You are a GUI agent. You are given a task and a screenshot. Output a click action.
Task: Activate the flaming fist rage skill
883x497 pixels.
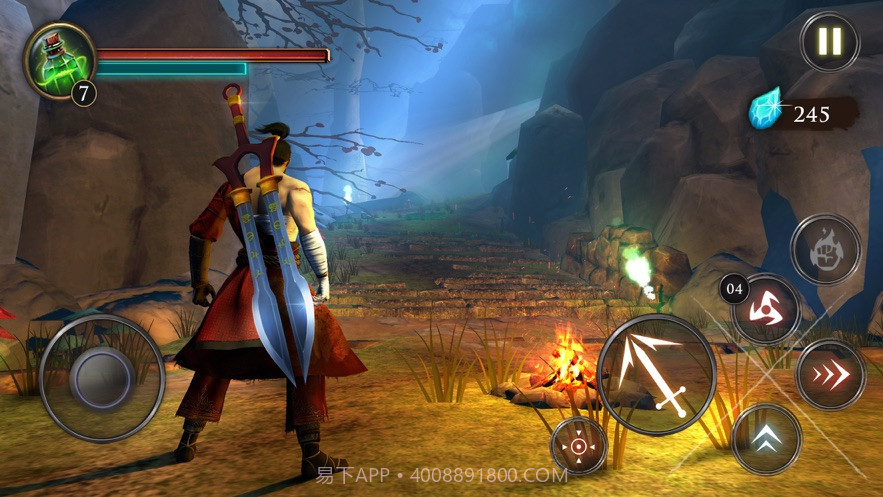(x=825, y=249)
